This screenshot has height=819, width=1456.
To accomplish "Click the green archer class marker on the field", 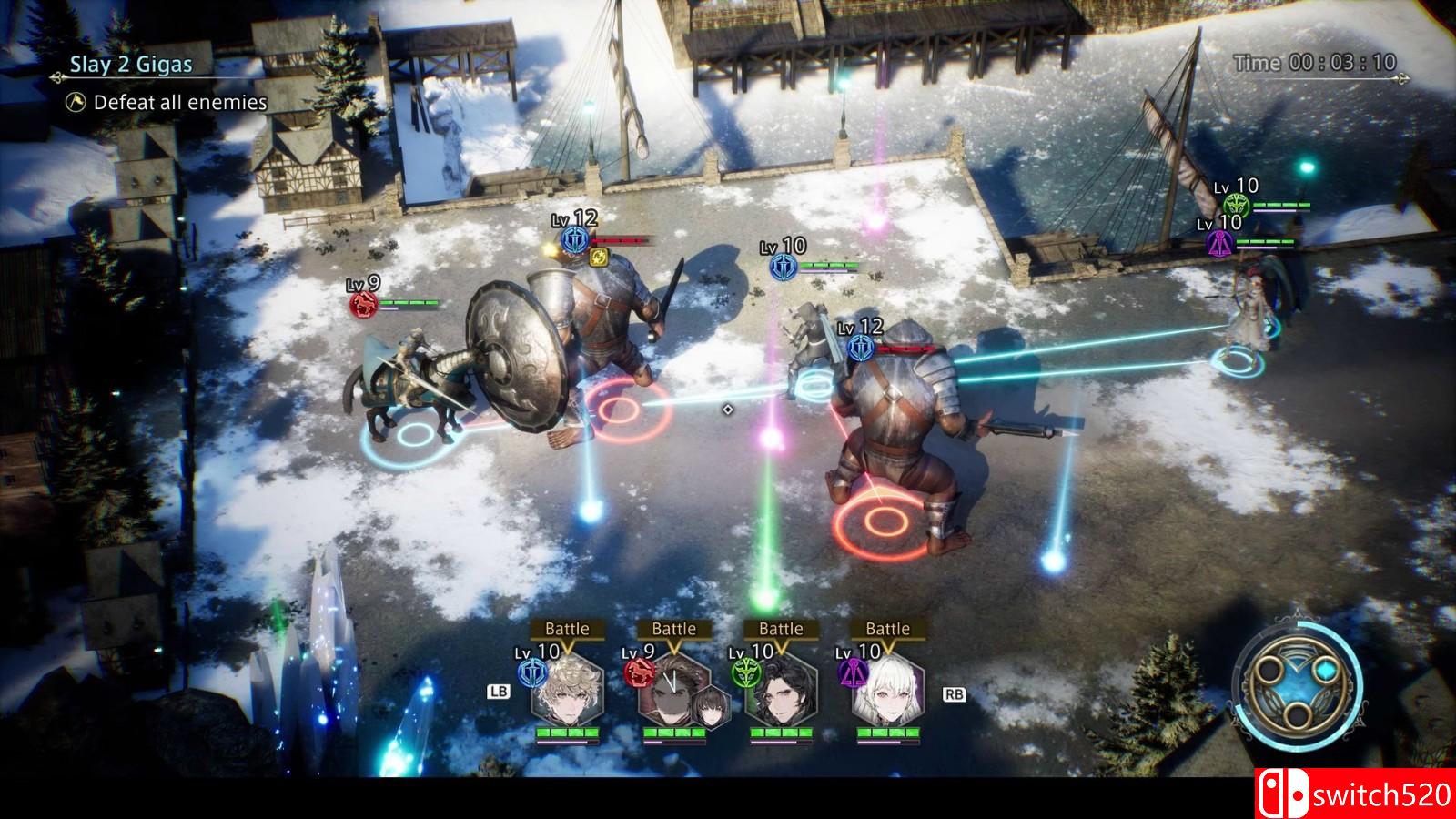I will tap(1235, 205).
